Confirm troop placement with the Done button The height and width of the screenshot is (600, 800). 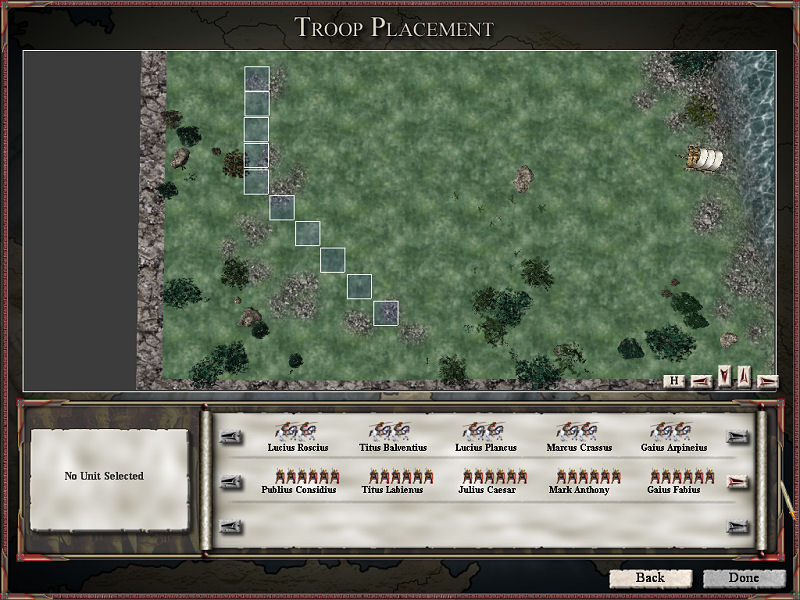click(x=743, y=578)
